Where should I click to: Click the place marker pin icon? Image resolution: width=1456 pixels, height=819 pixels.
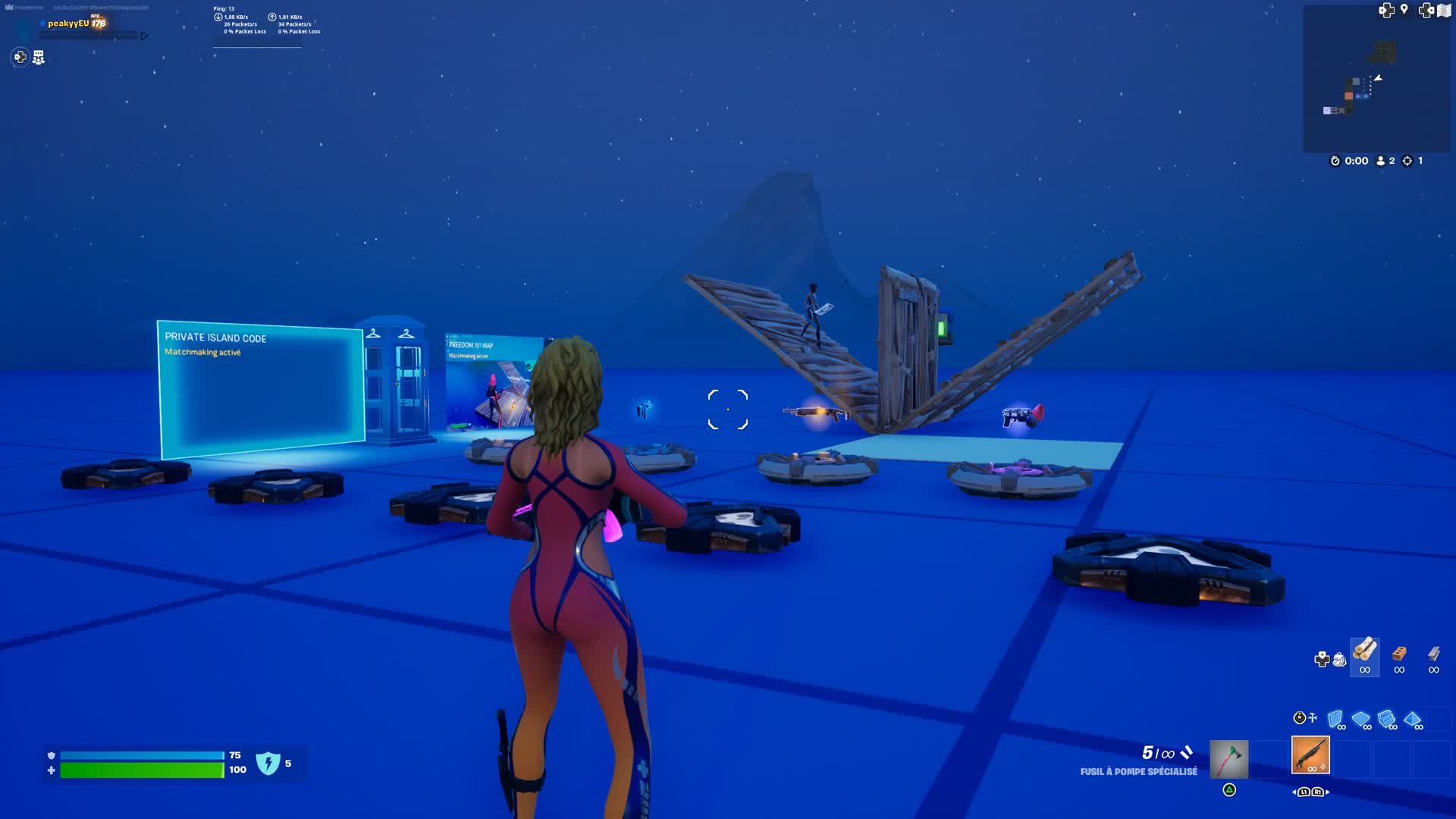[x=1404, y=11]
